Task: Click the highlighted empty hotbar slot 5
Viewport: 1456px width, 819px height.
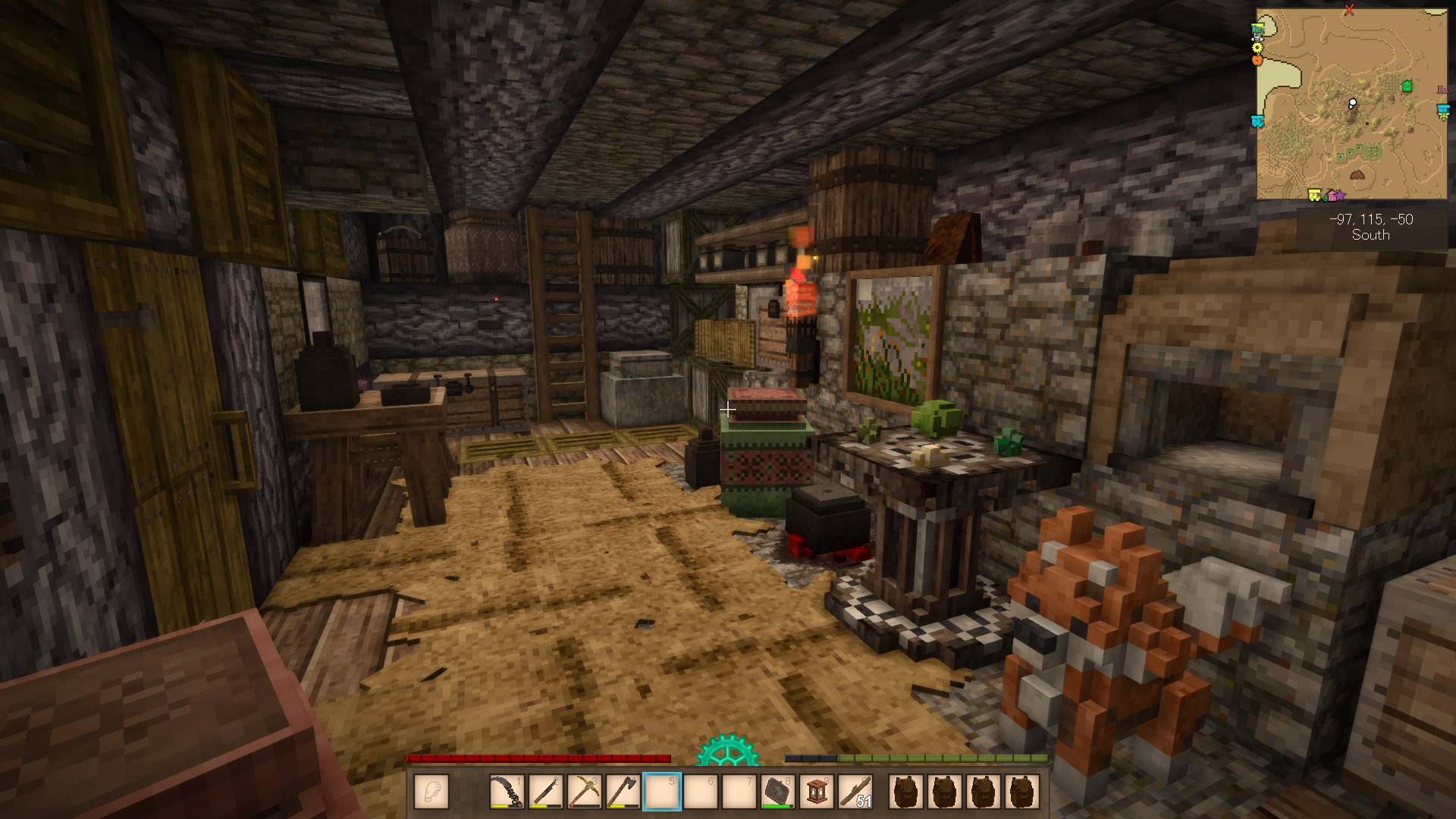Action: (661, 792)
